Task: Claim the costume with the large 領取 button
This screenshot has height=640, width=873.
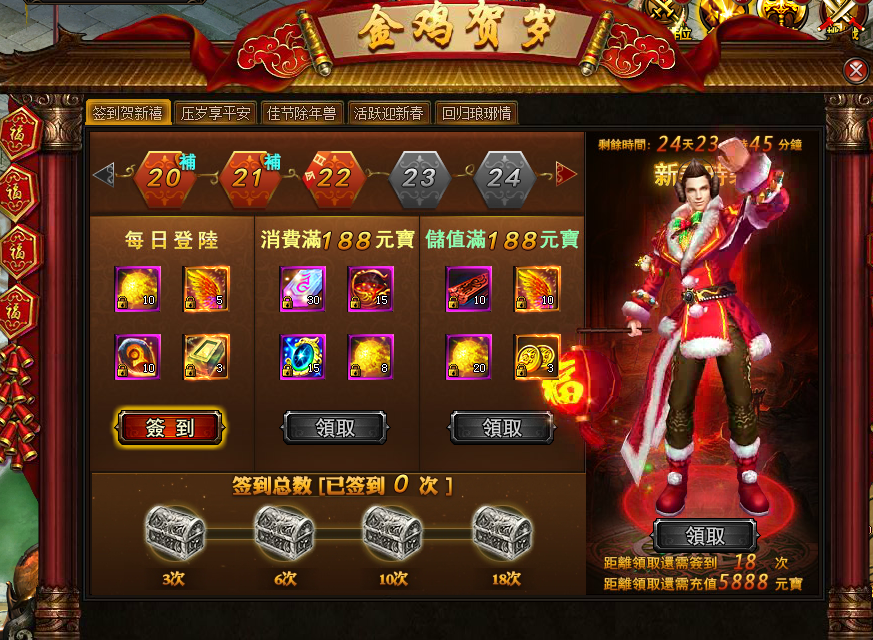Action: tap(704, 534)
